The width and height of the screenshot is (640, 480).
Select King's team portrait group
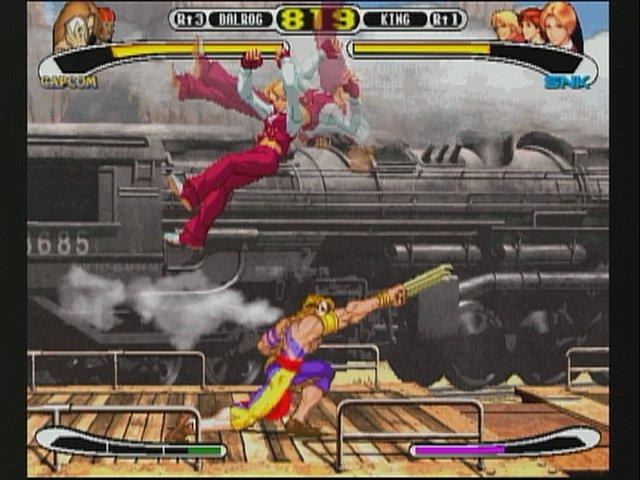pos(537,27)
